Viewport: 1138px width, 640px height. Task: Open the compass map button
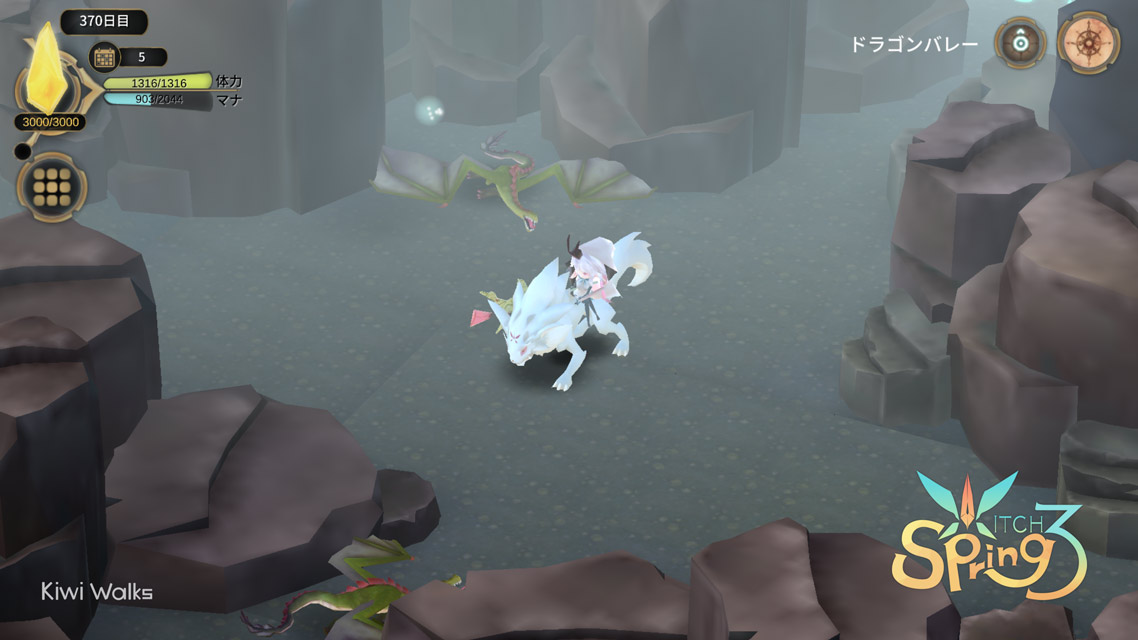point(1087,43)
